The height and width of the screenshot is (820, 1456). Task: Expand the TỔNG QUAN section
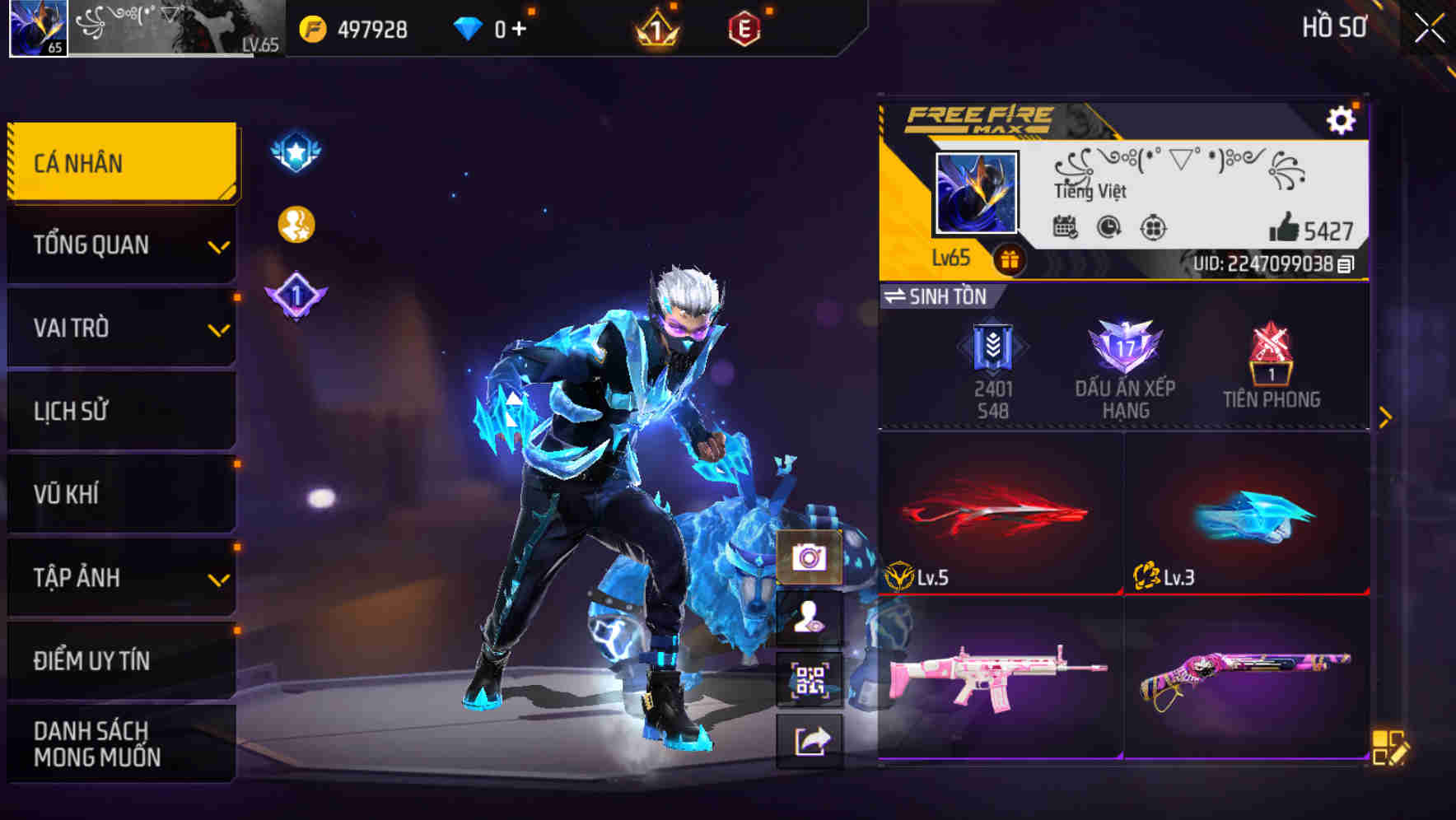point(120,245)
